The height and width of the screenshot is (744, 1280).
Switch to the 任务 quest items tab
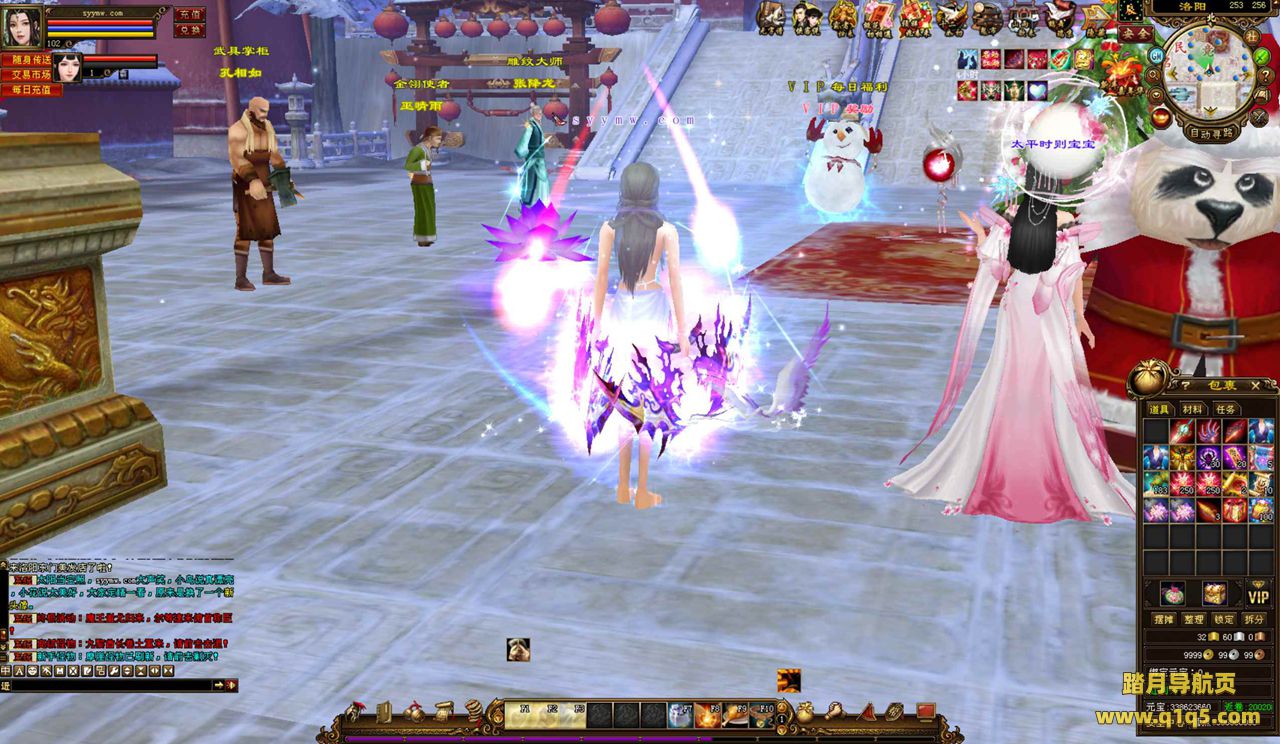(1225, 408)
